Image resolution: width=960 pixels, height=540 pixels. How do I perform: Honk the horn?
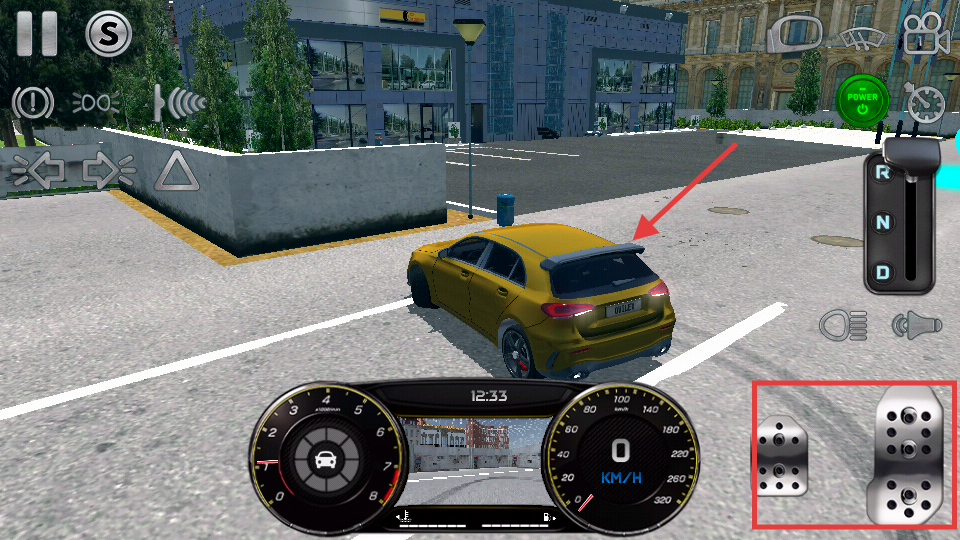click(916, 324)
